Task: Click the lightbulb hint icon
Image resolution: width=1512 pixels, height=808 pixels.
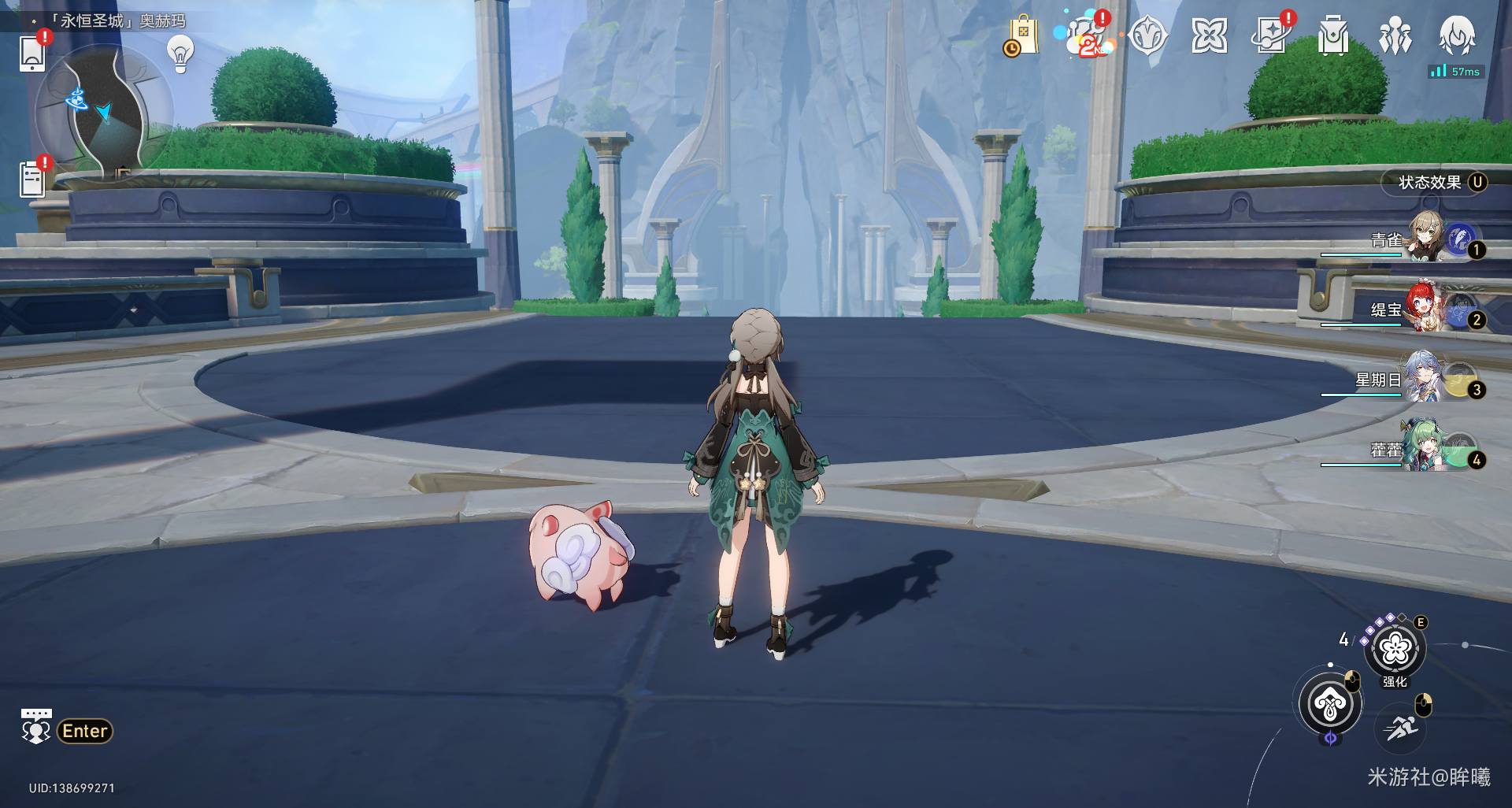Action: [180, 54]
